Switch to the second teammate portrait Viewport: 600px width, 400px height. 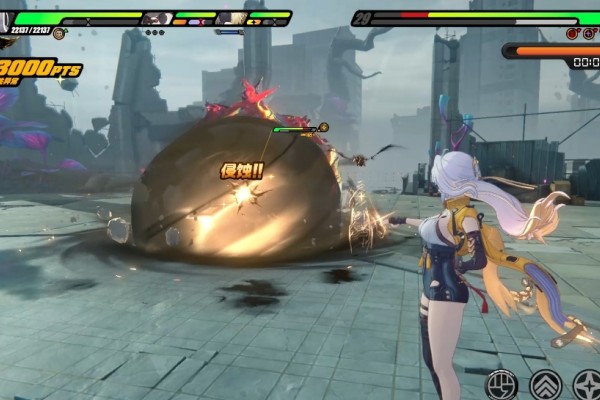click(x=232, y=18)
